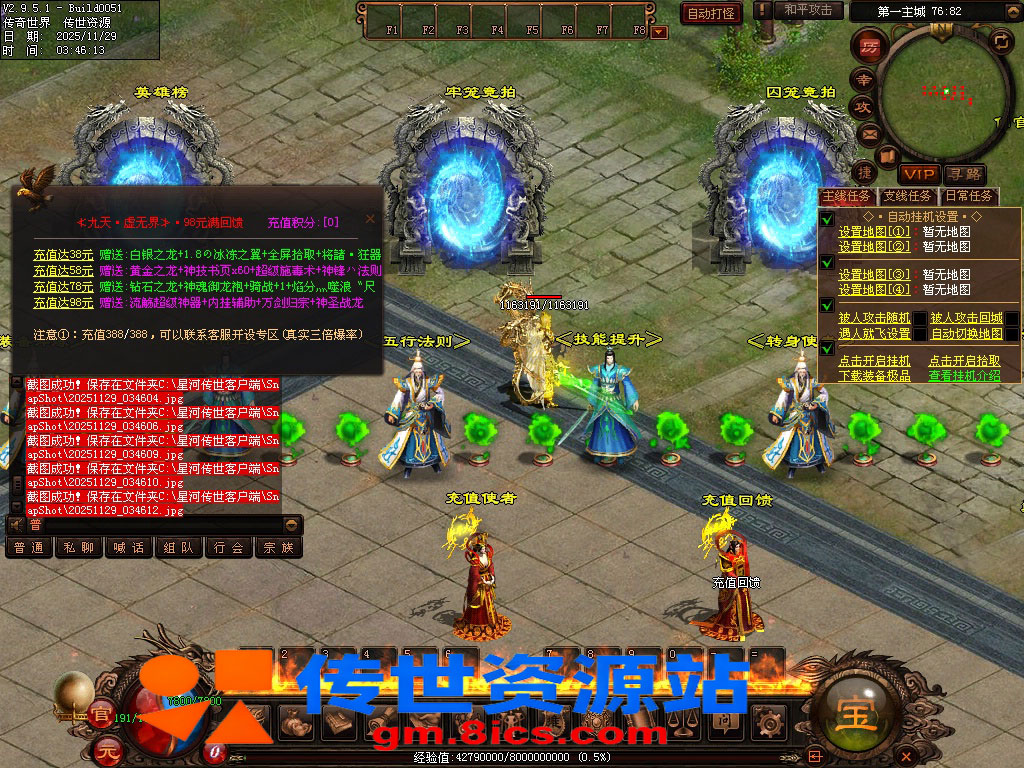Click the 设置地图[①] link

(874, 232)
